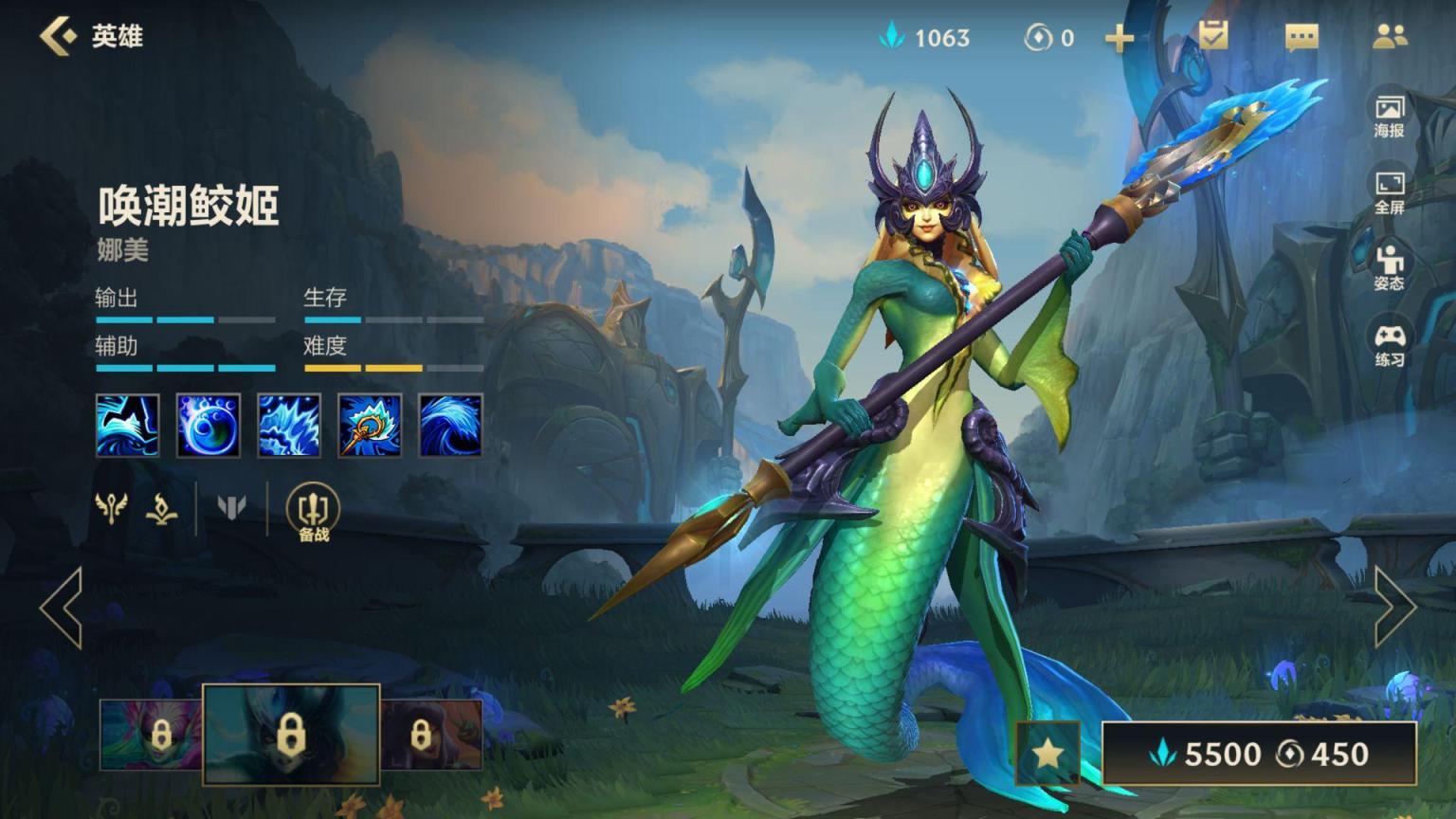Open the chat message icon
This screenshot has width=1456, height=819.
pos(1301,37)
